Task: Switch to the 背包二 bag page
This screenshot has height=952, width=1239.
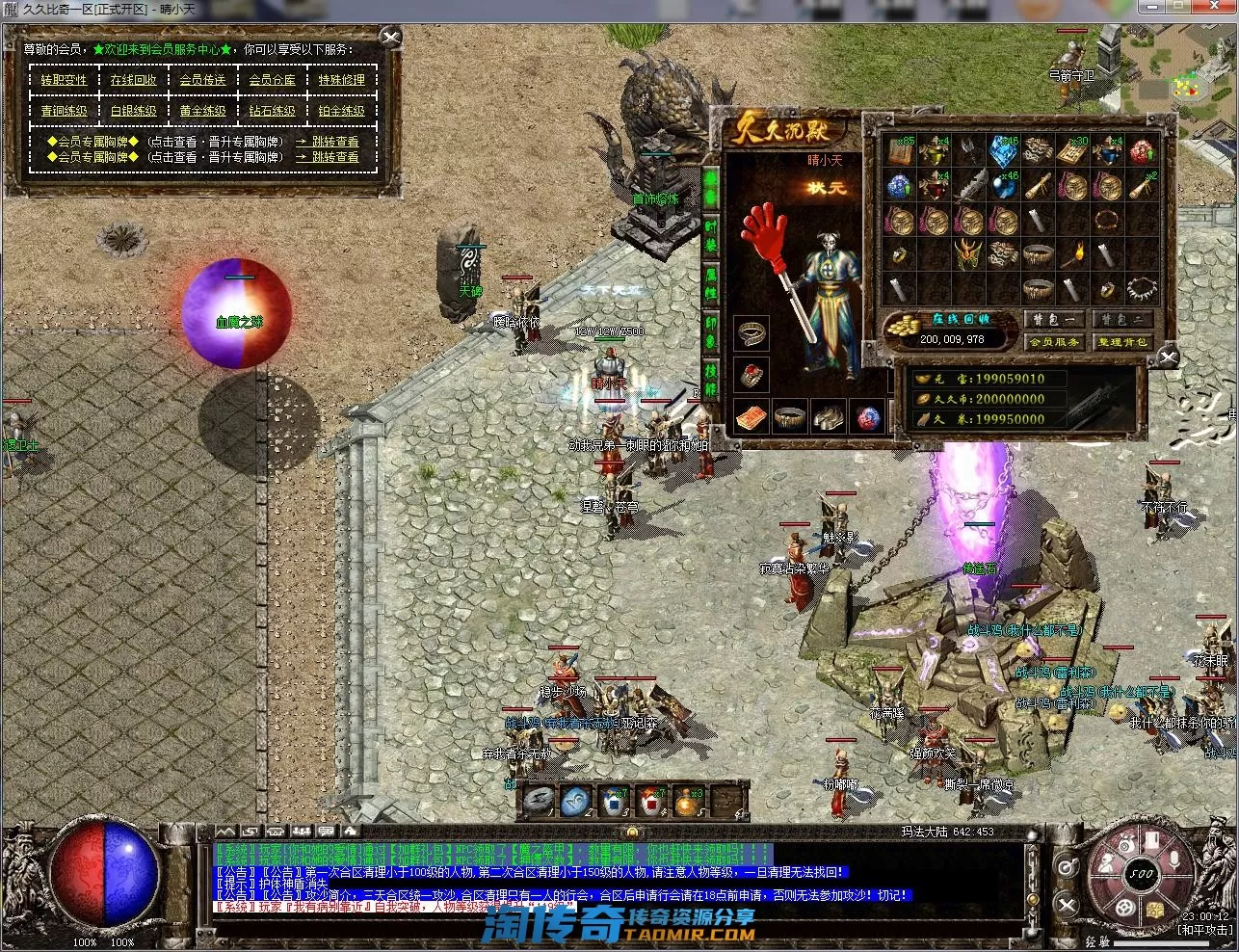Action: [x=1122, y=320]
